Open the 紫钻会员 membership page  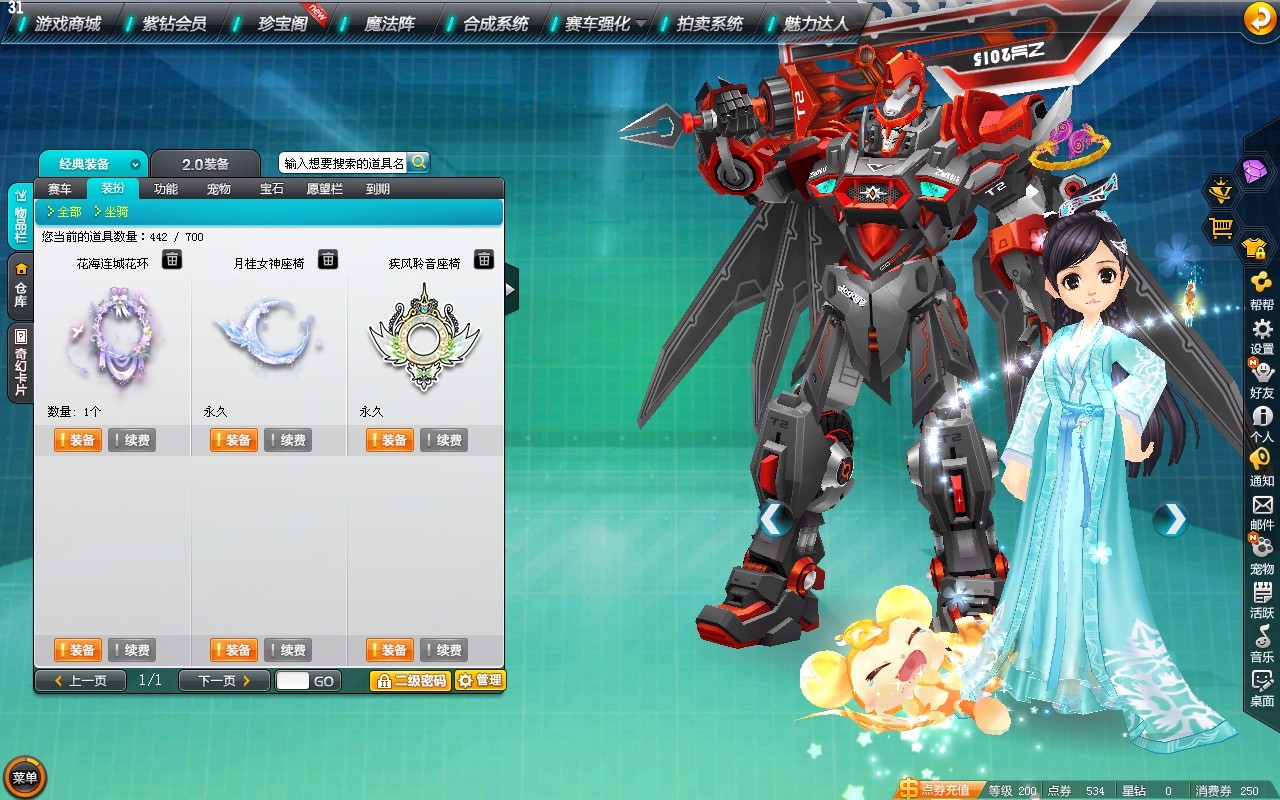click(x=174, y=23)
